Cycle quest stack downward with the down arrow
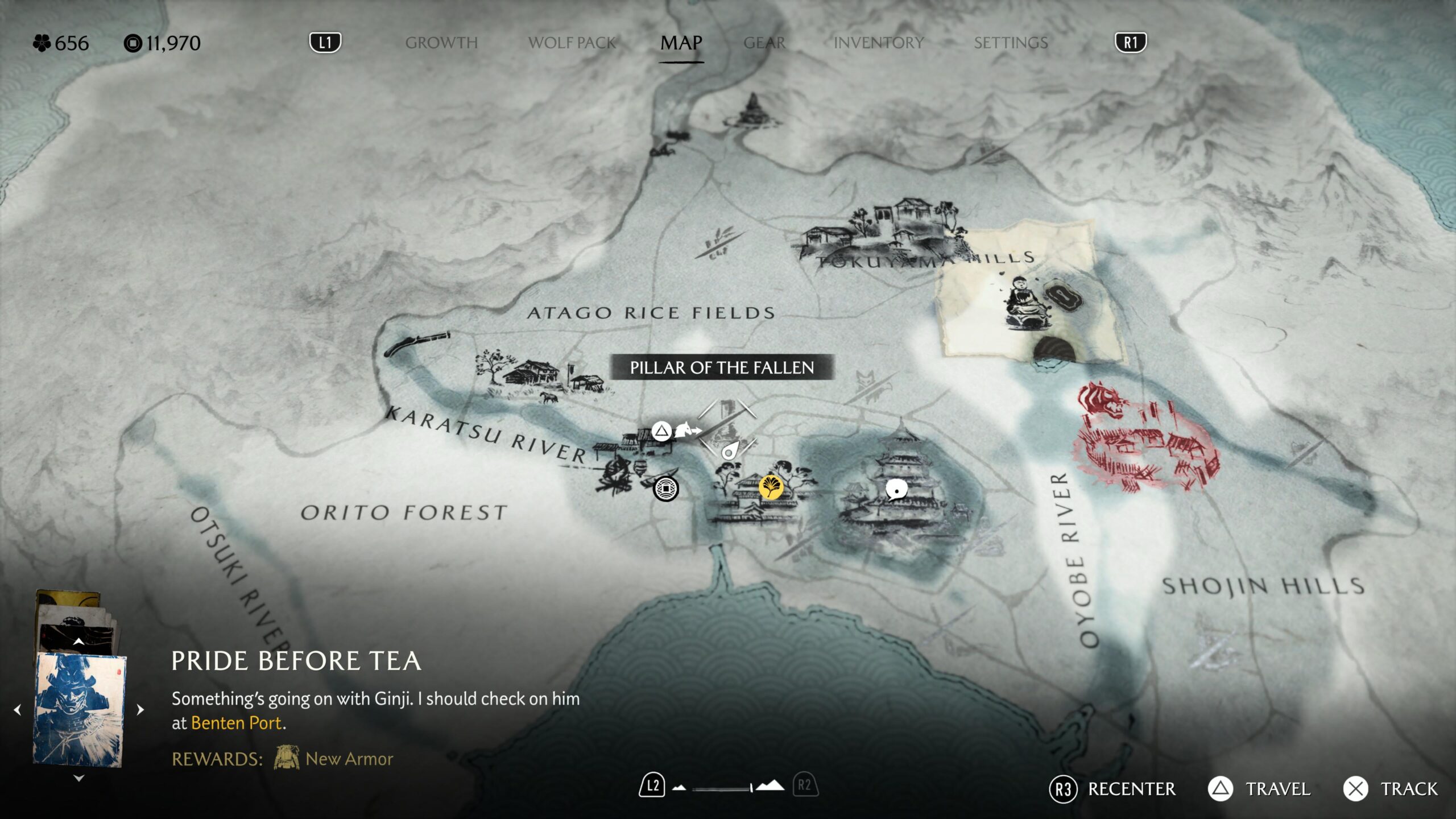 click(79, 778)
